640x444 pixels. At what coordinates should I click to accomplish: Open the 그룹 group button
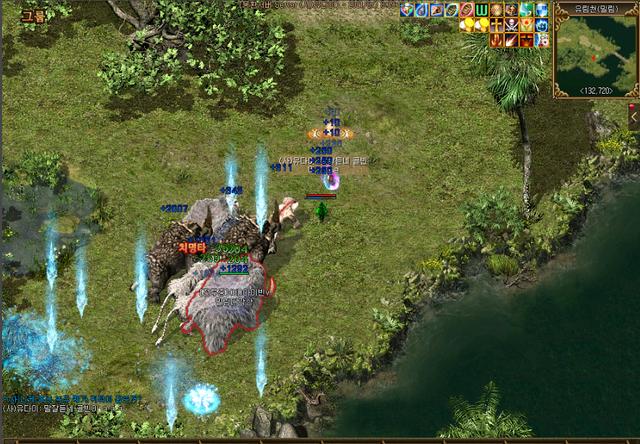coord(33,15)
